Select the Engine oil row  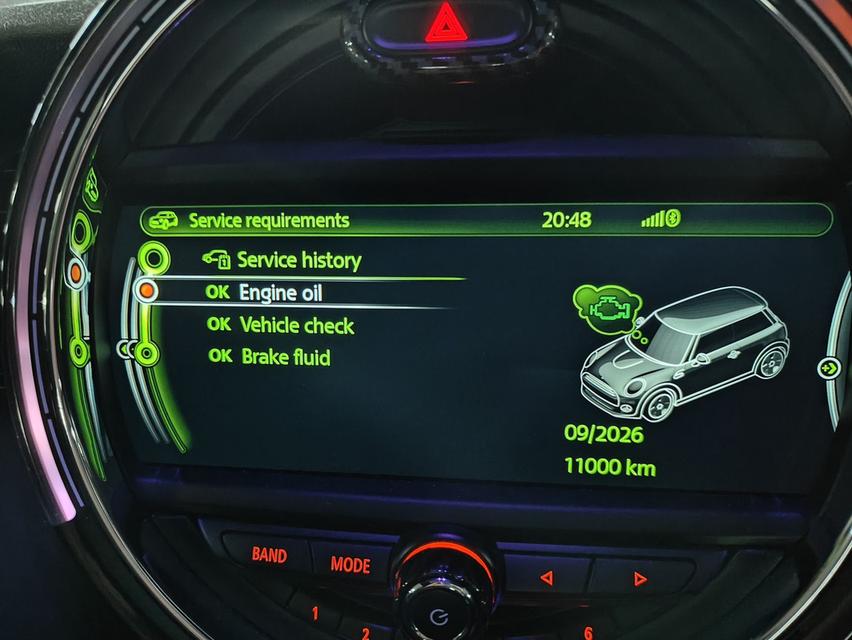[280, 293]
